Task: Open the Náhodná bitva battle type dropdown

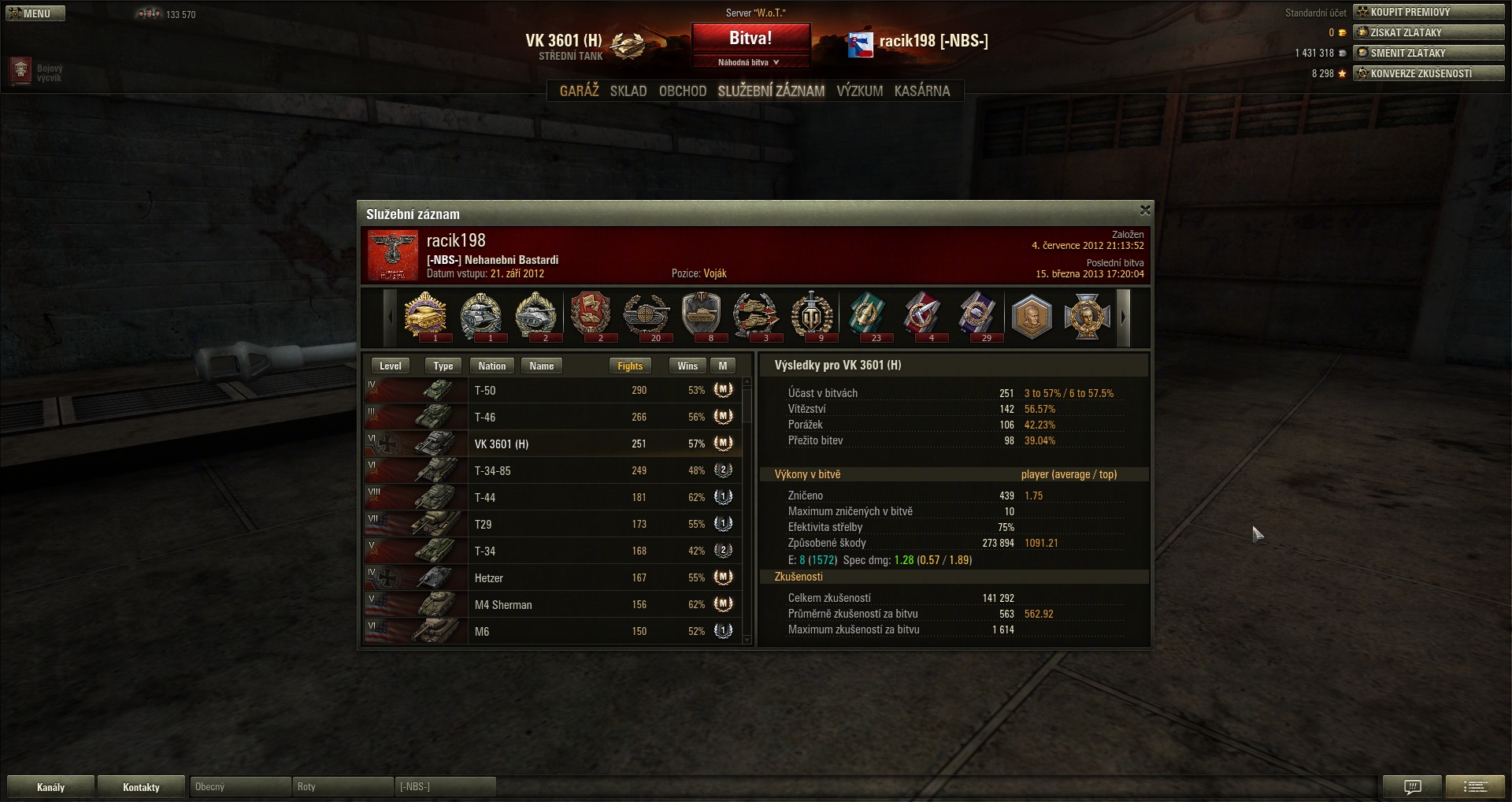Action: pos(750,62)
